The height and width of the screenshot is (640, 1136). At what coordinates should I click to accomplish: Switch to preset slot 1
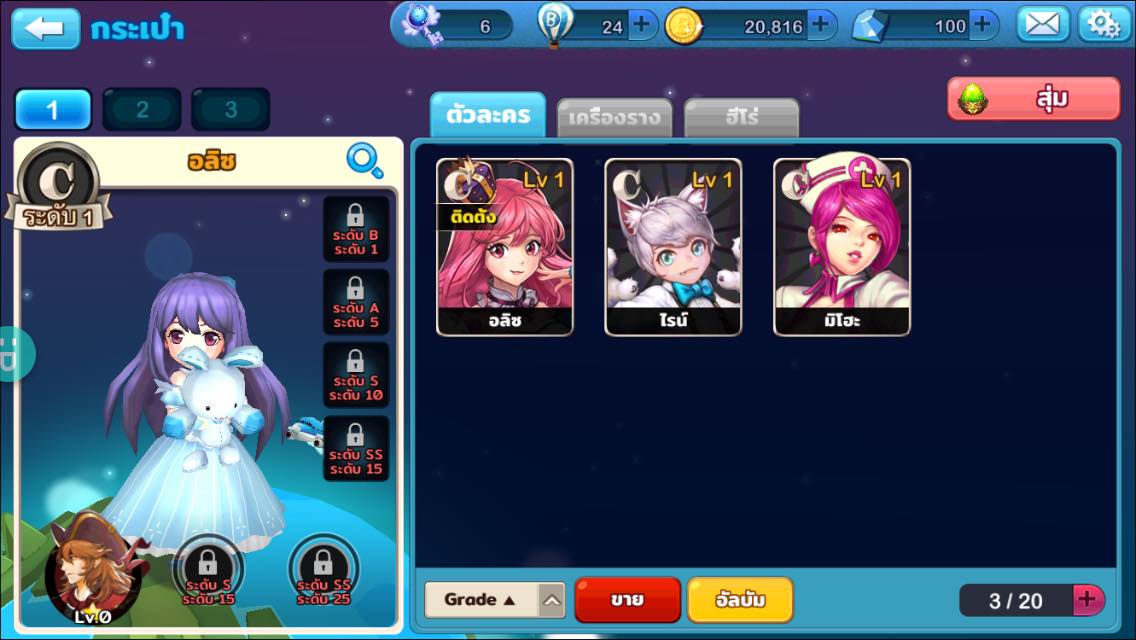coord(53,110)
